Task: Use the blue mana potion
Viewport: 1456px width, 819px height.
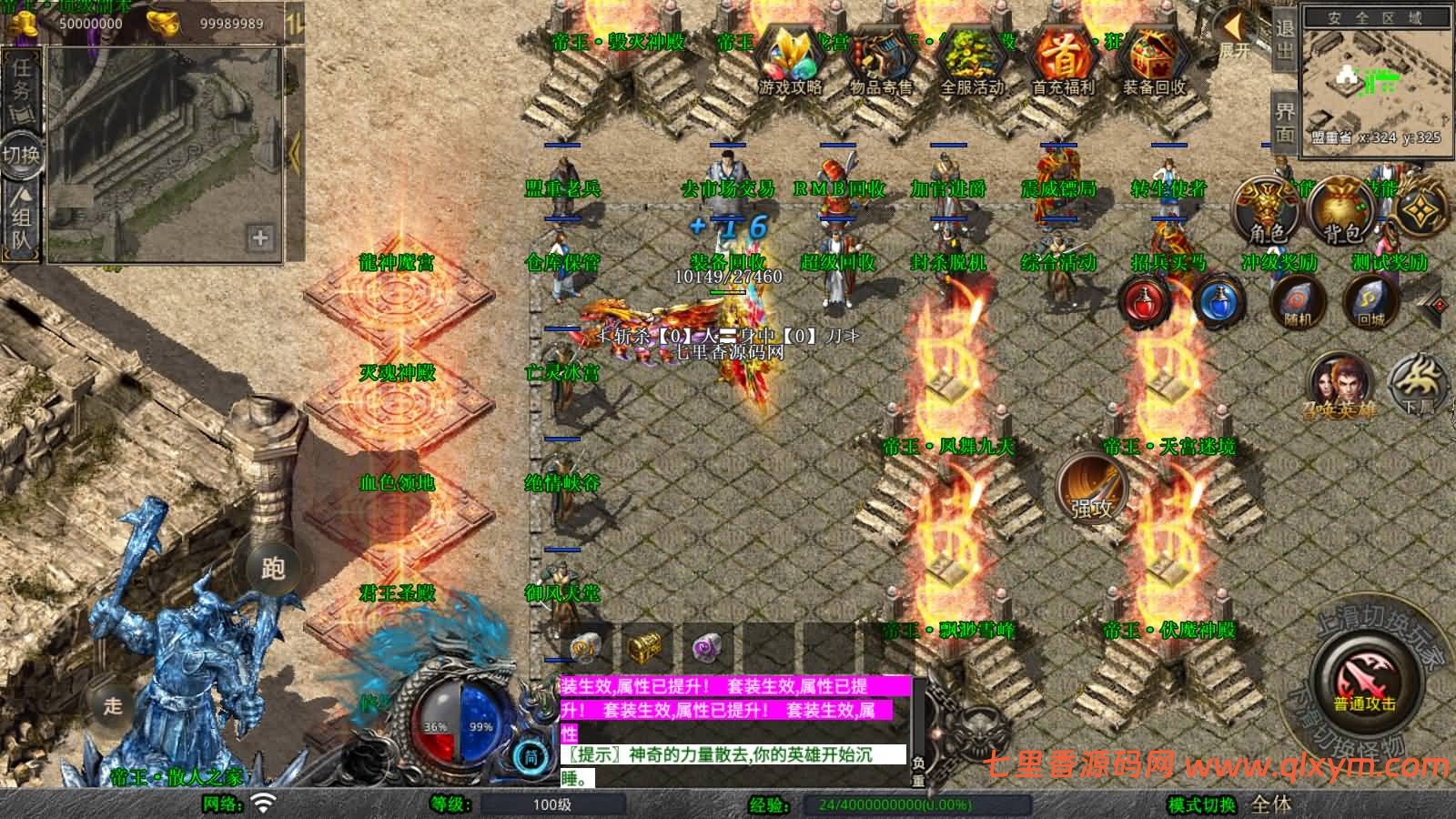Action: (1219, 300)
